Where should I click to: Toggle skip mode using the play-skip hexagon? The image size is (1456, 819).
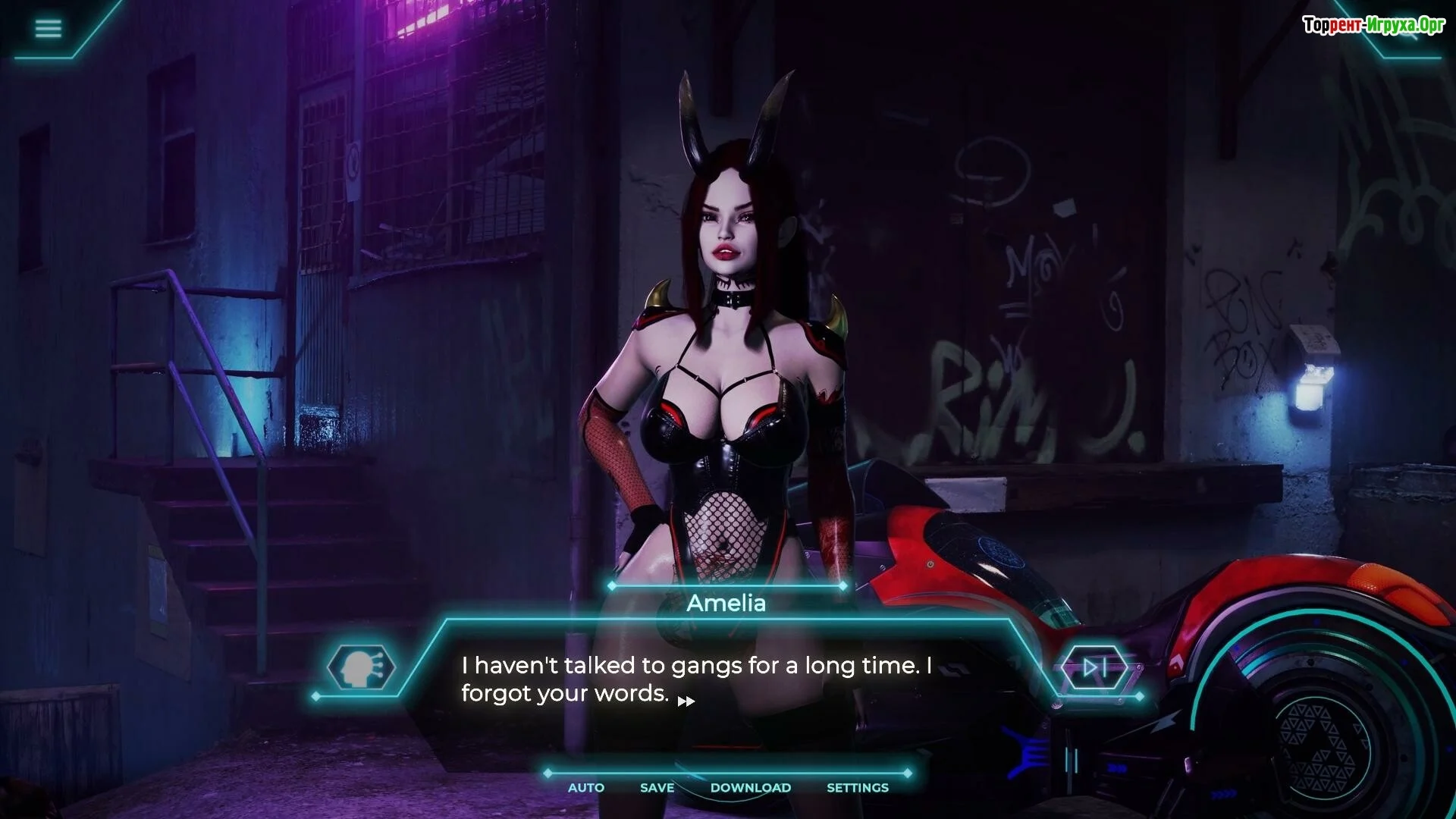1096,668
